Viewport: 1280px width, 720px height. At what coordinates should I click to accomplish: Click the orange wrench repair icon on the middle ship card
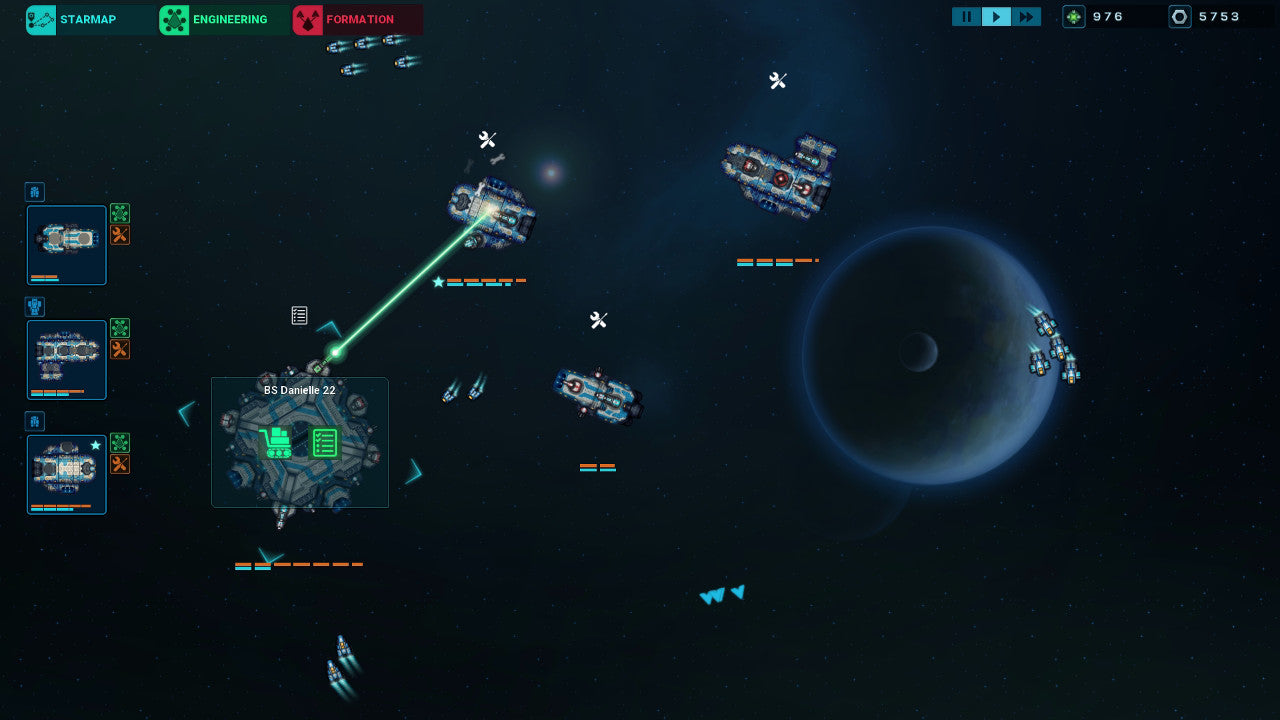119,348
